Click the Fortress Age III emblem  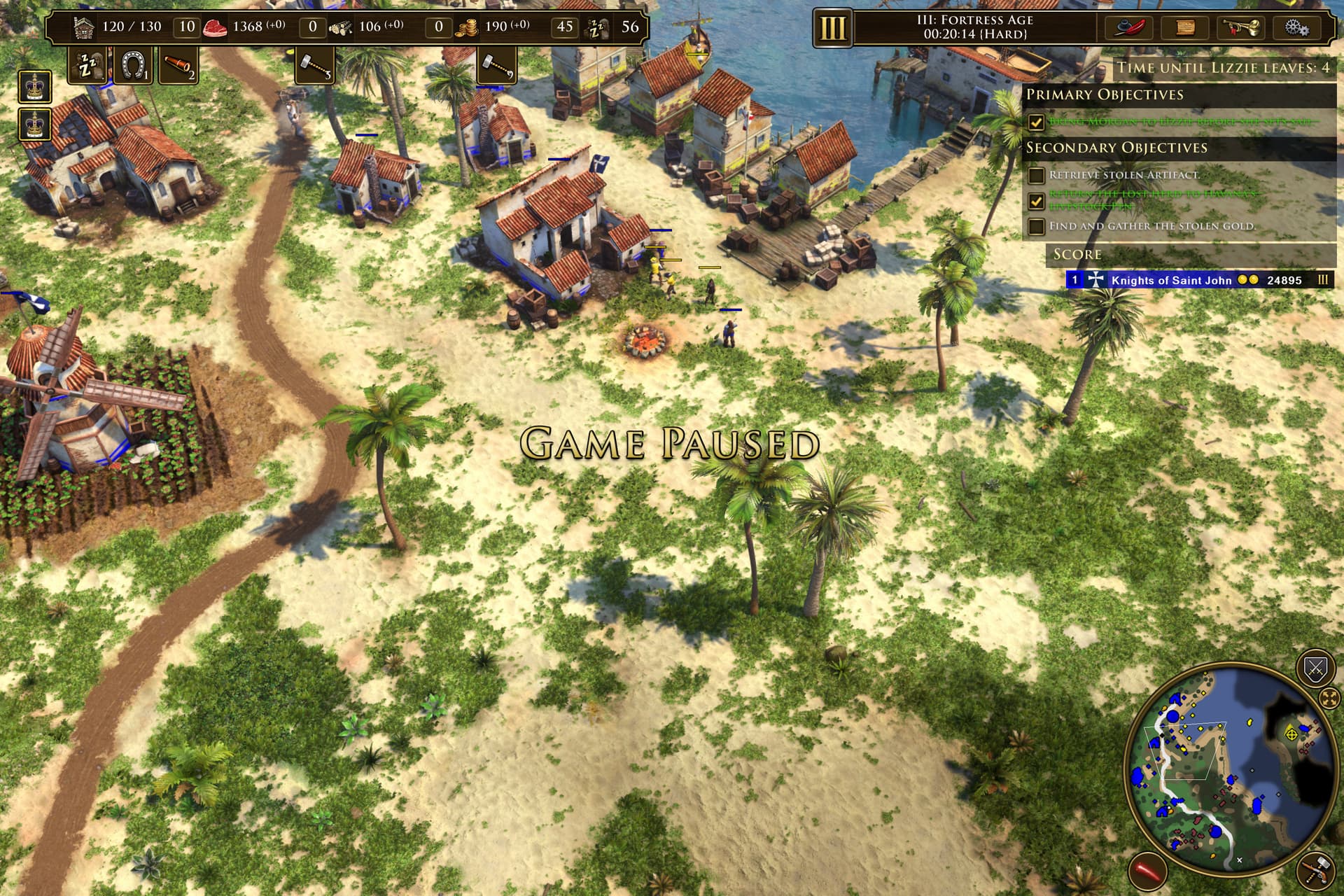click(832, 29)
